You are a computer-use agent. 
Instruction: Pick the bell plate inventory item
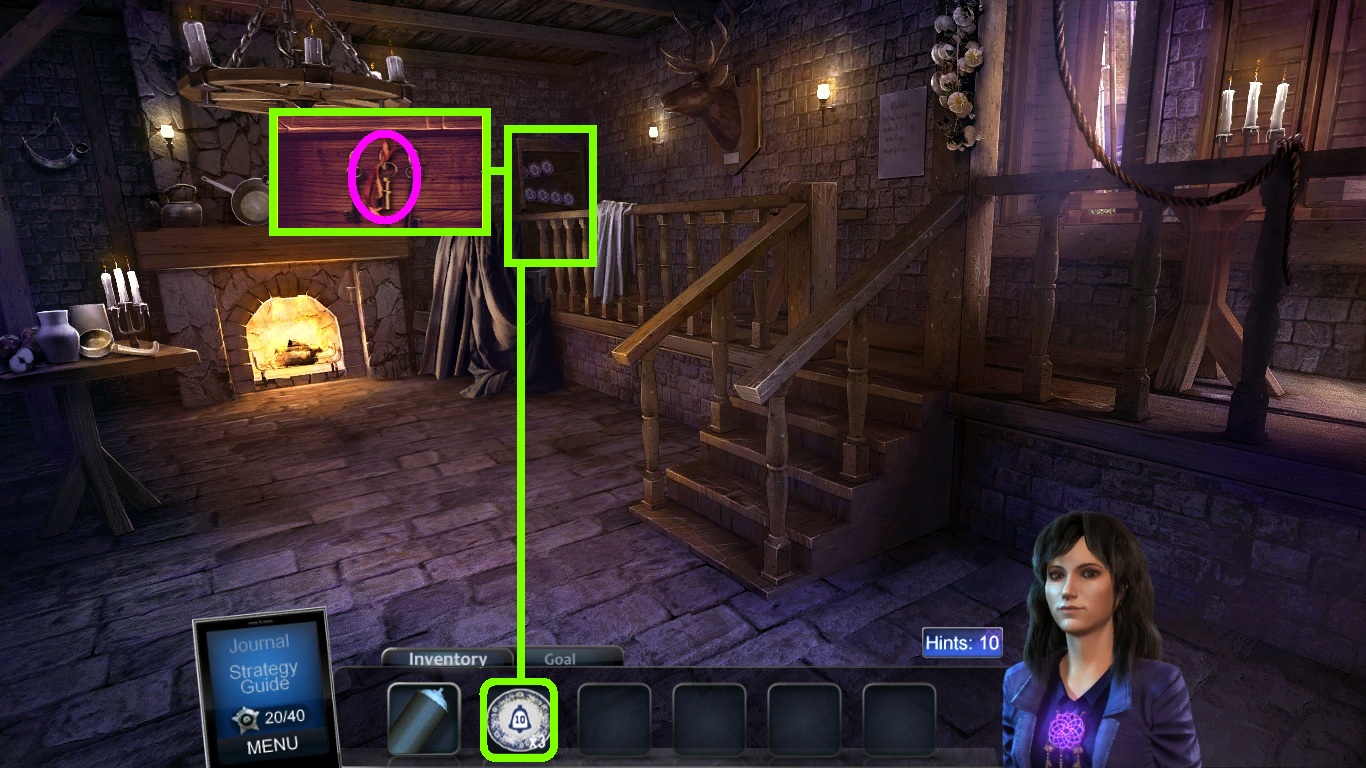[x=518, y=719]
